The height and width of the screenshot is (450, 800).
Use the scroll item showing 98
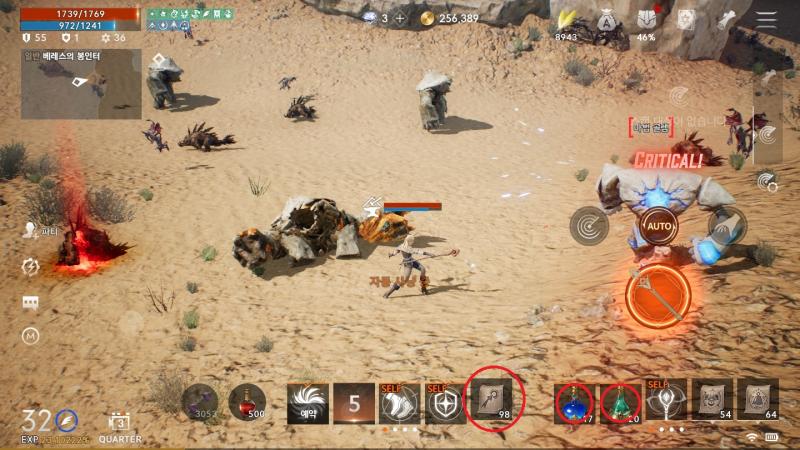493,400
